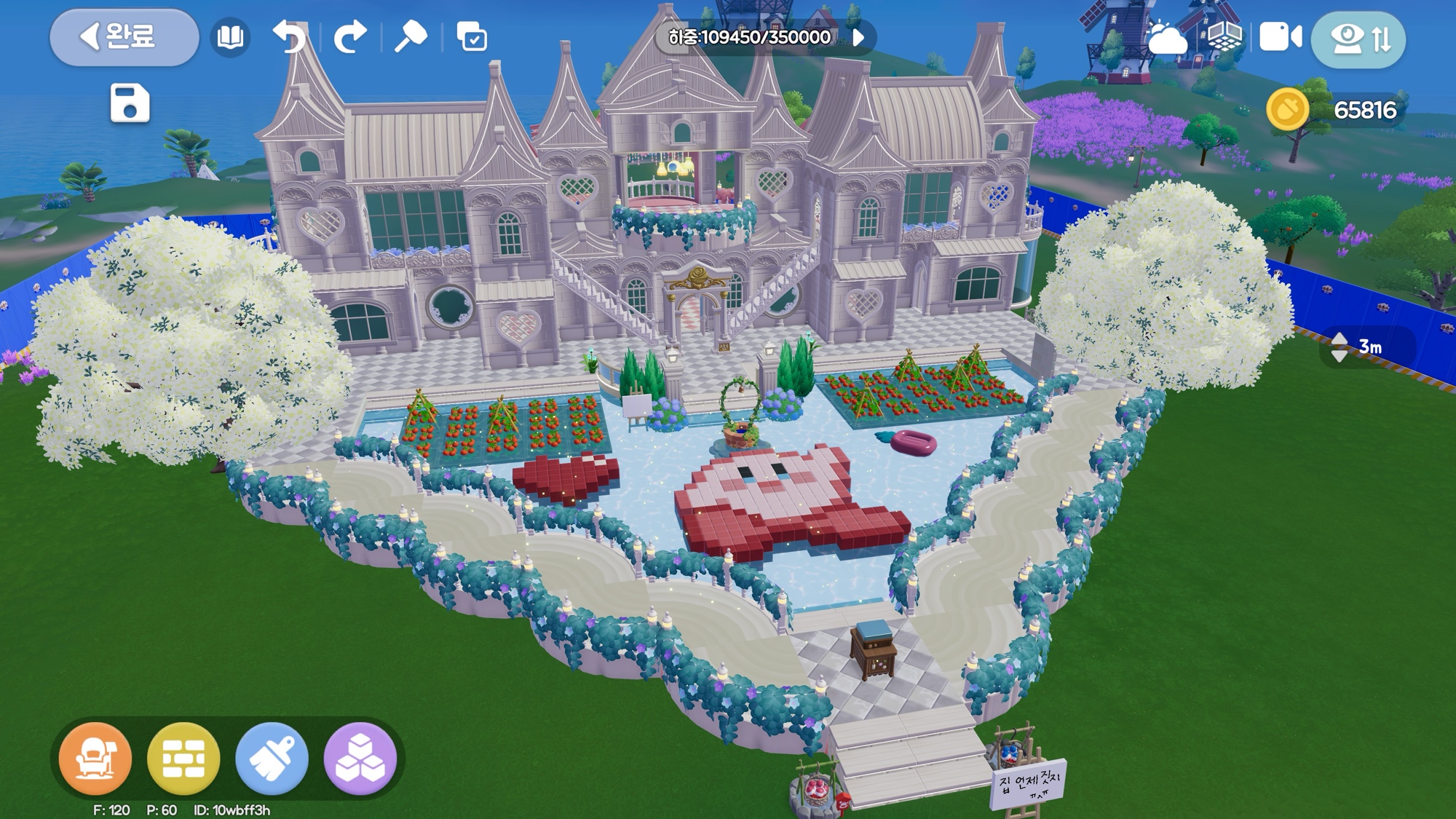Image resolution: width=1456 pixels, height=819 pixels.
Task: Save the build with the floppy disk
Action: pyautogui.click(x=130, y=103)
